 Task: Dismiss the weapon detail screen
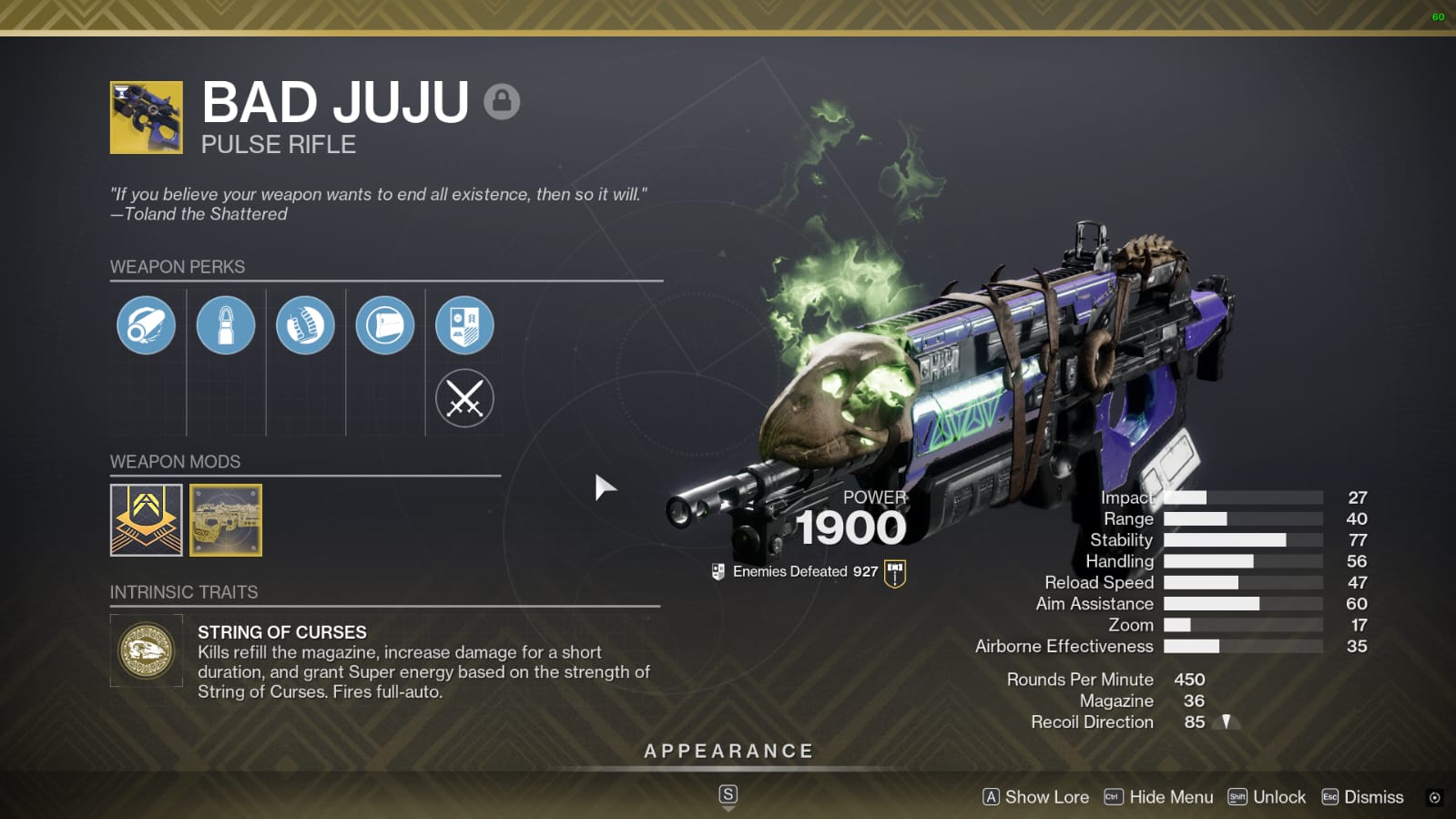point(1361,796)
